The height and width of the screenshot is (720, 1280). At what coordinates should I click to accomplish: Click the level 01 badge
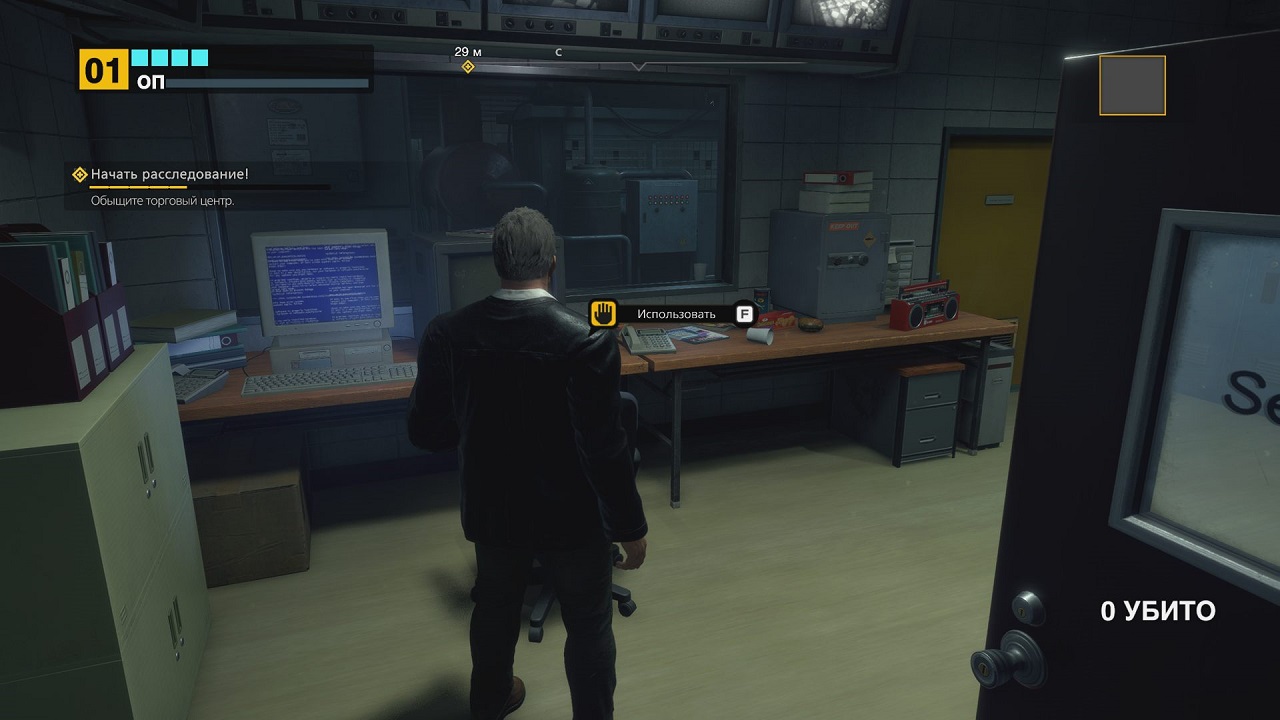coord(104,71)
